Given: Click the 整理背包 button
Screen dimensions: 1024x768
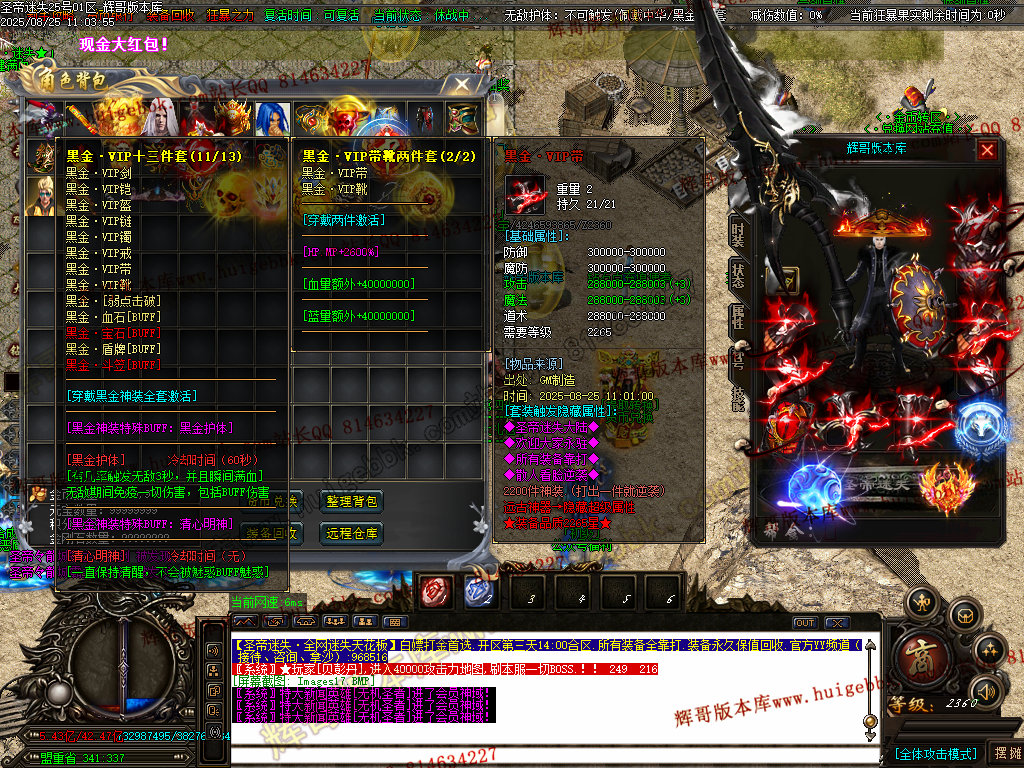Looking at the screenshot, I should pyautogui.click(x=352, y=501).
